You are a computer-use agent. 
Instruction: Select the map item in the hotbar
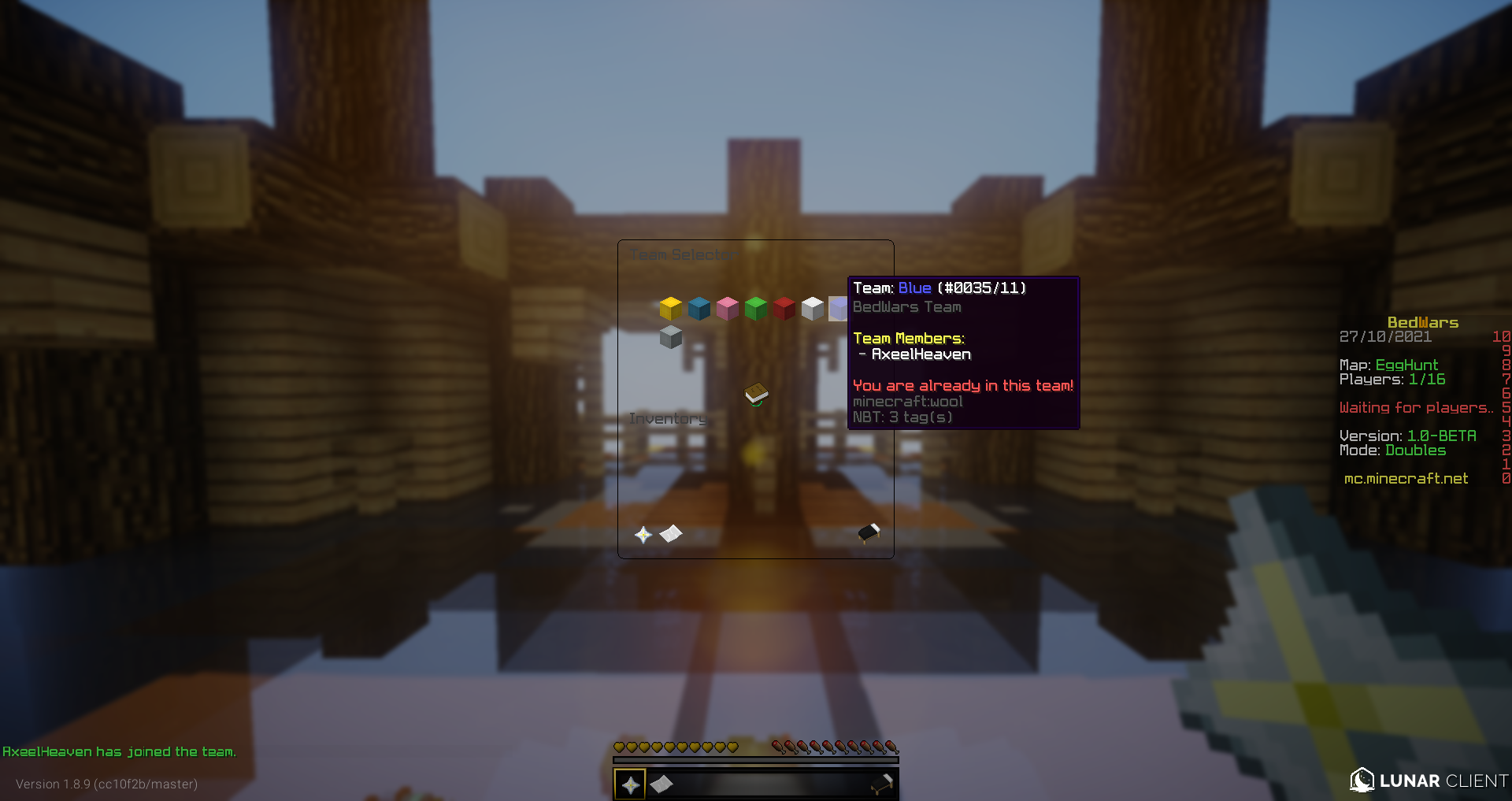click(x=661, y=783)
